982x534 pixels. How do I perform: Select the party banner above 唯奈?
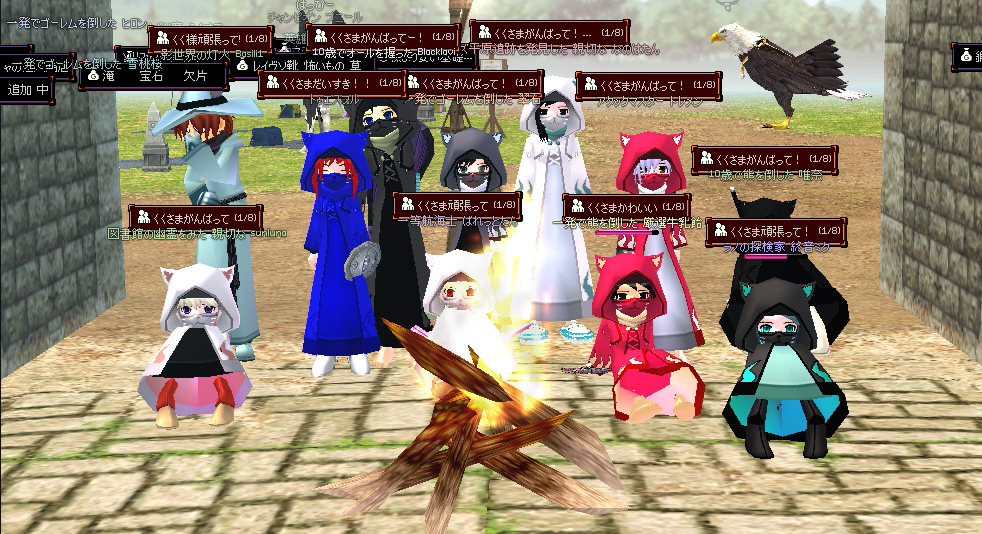[x=764, y=159]
